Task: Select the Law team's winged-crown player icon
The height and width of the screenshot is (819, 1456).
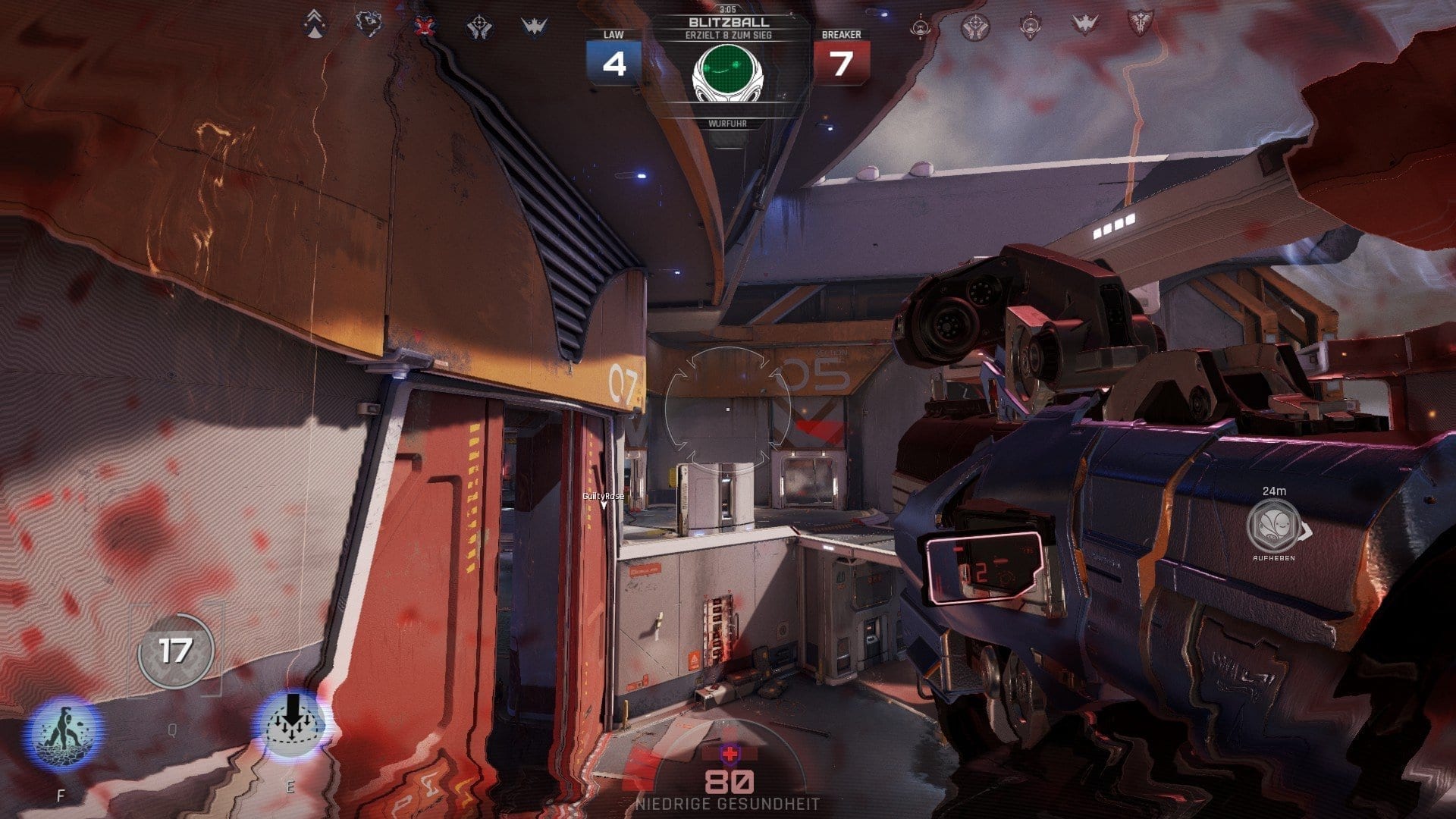Action: tap(534, 27)
